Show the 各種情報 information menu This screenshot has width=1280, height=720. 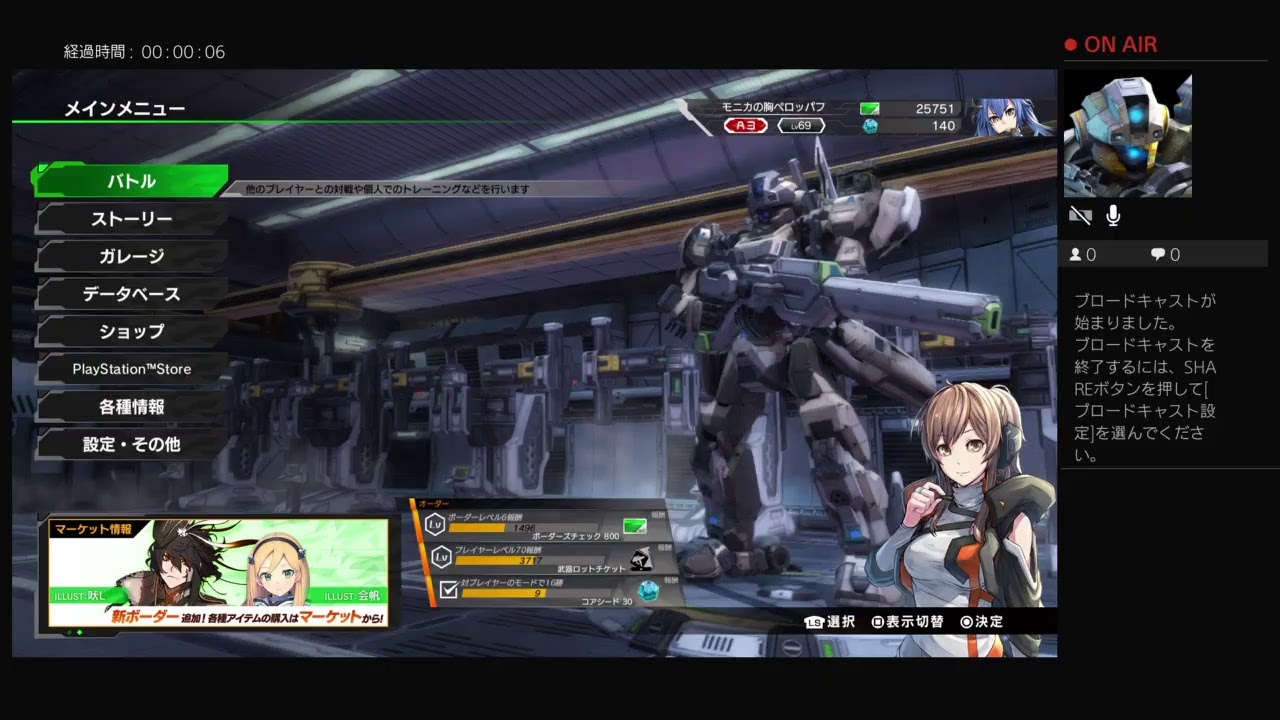(132, 407)
